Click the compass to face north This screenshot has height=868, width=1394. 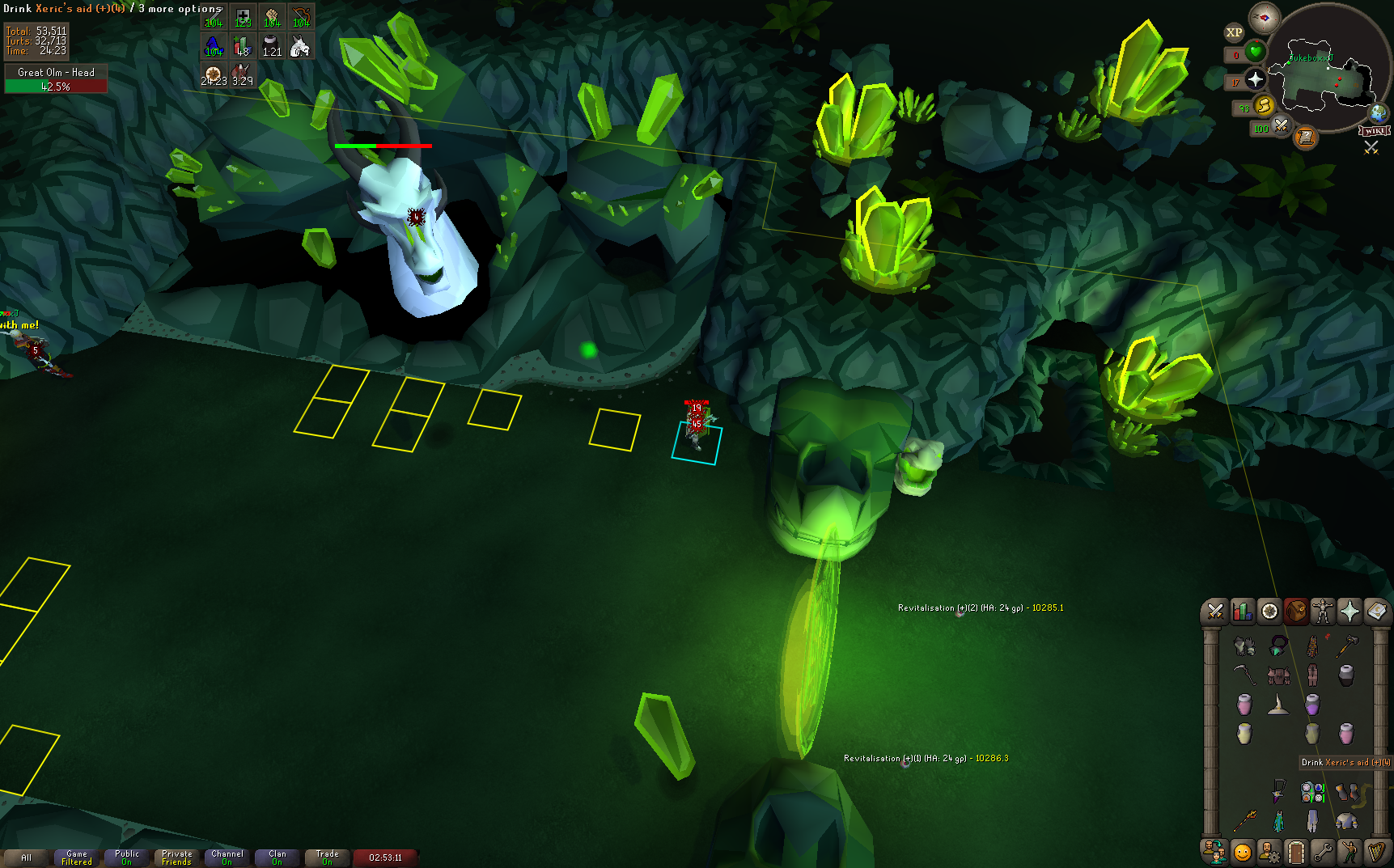point(1264,18)
